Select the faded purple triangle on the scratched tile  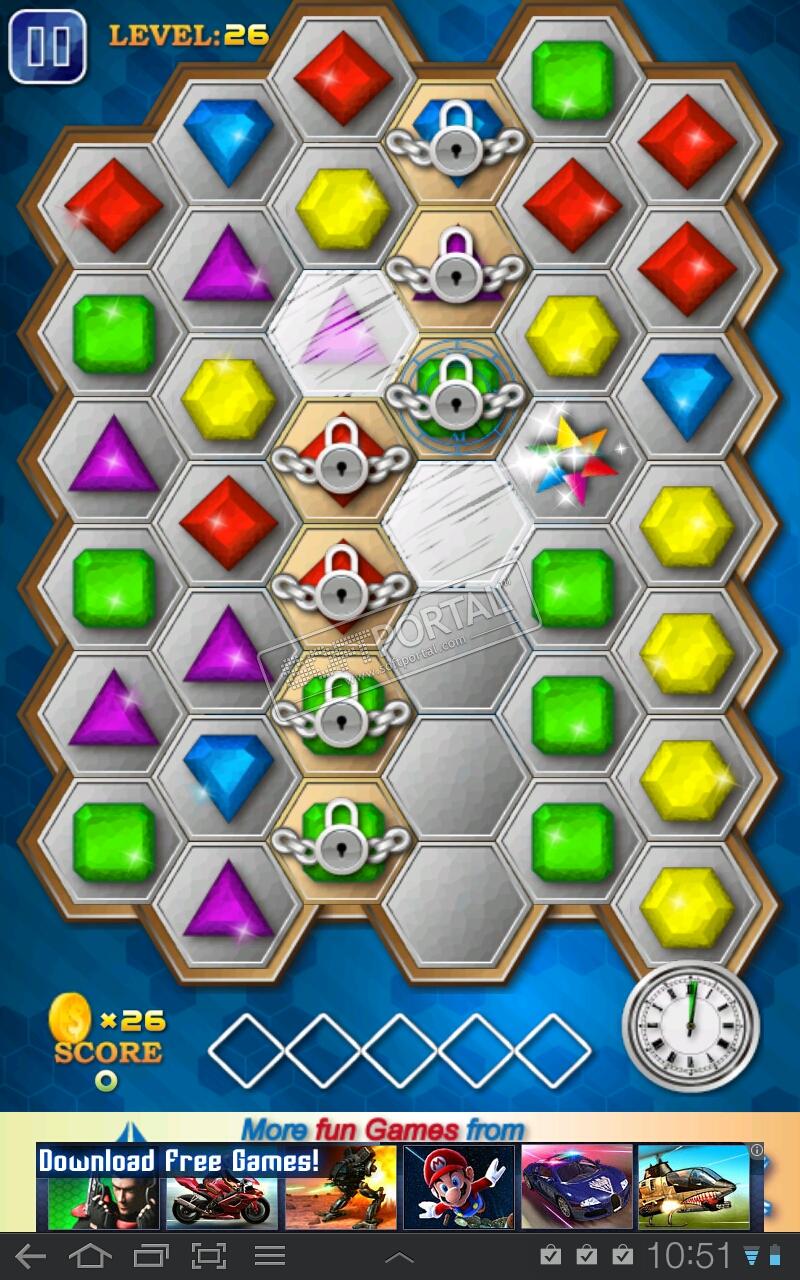[x=343, y=331]
